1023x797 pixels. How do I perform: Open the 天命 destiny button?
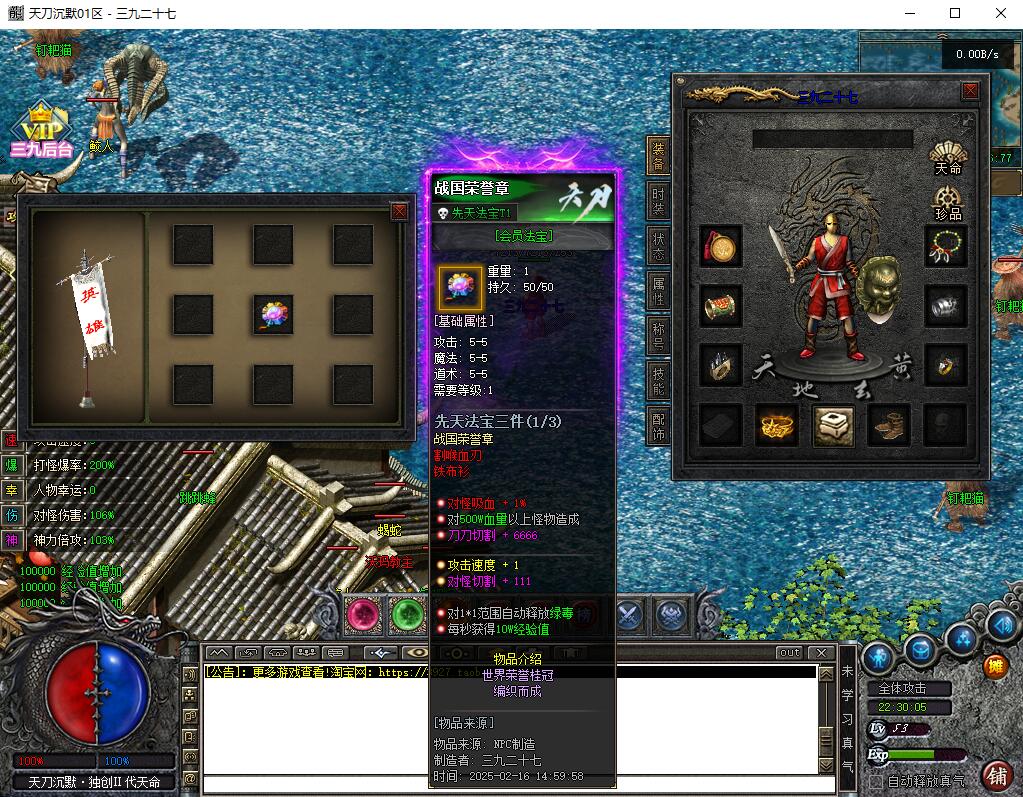(947, 157)
